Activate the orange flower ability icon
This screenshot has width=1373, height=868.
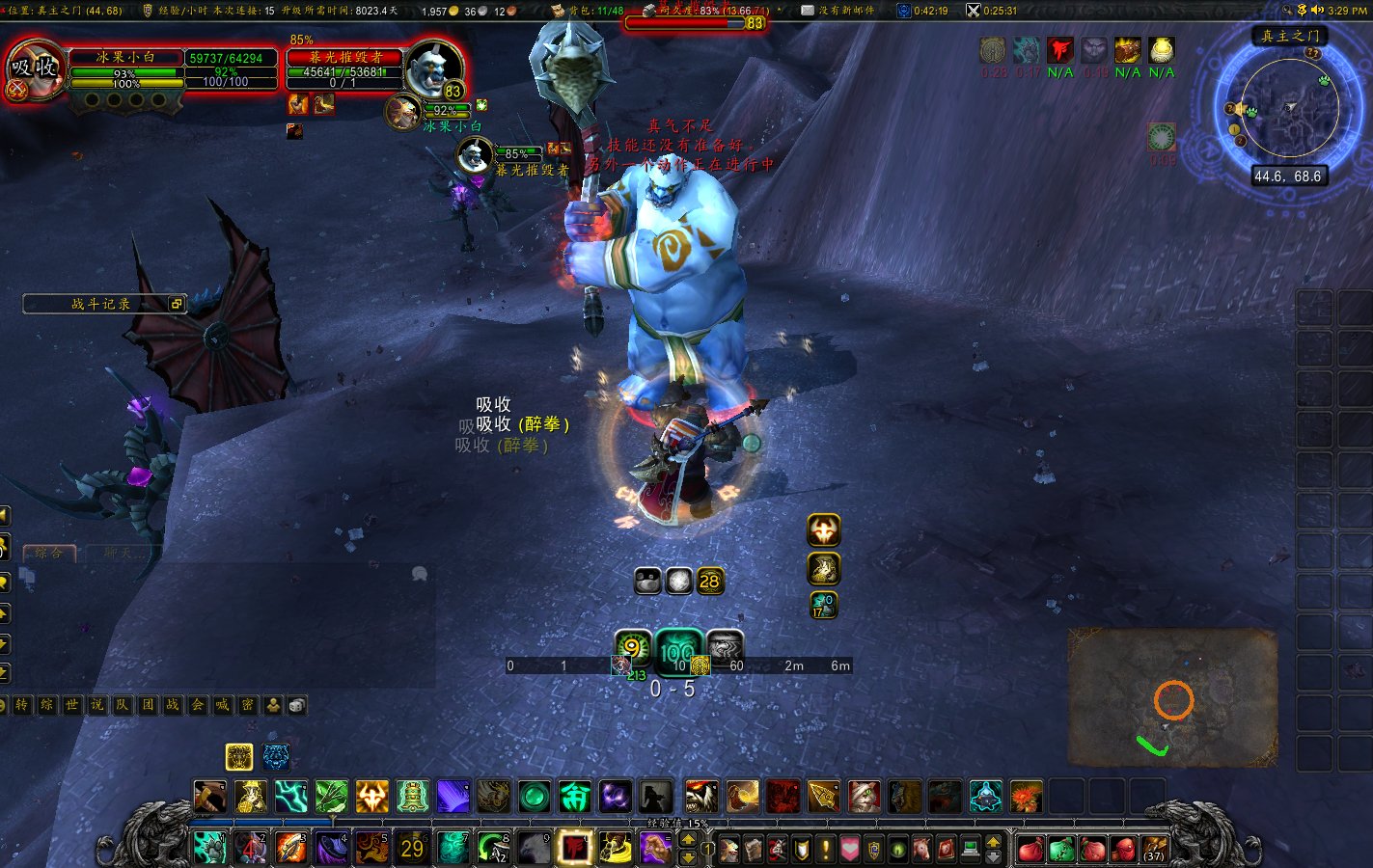pos(1027,797)
